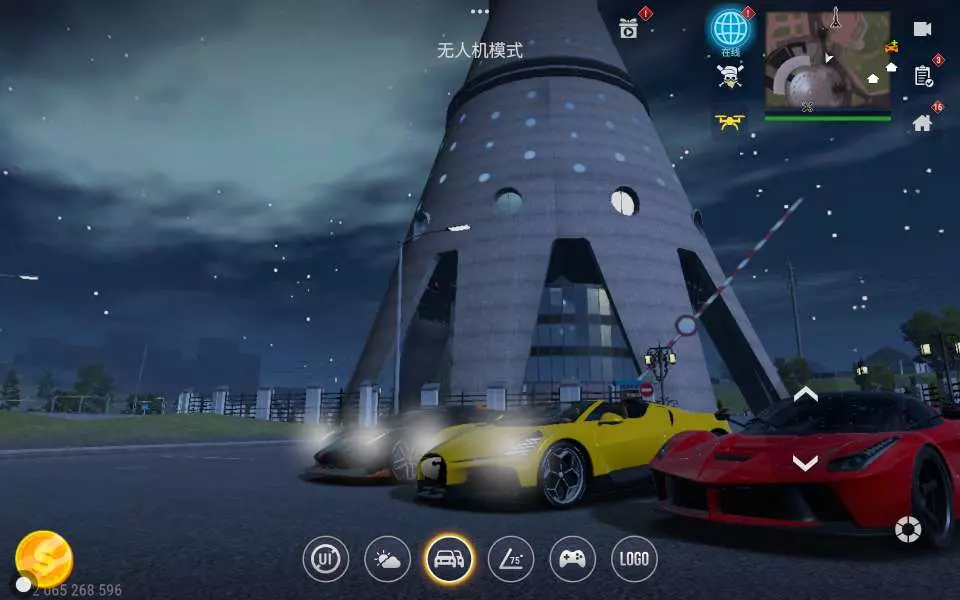The width and height of the screenshot is (960, 600).
Task: Toggle the UI visibility button
Action: (x=326, y=559)
